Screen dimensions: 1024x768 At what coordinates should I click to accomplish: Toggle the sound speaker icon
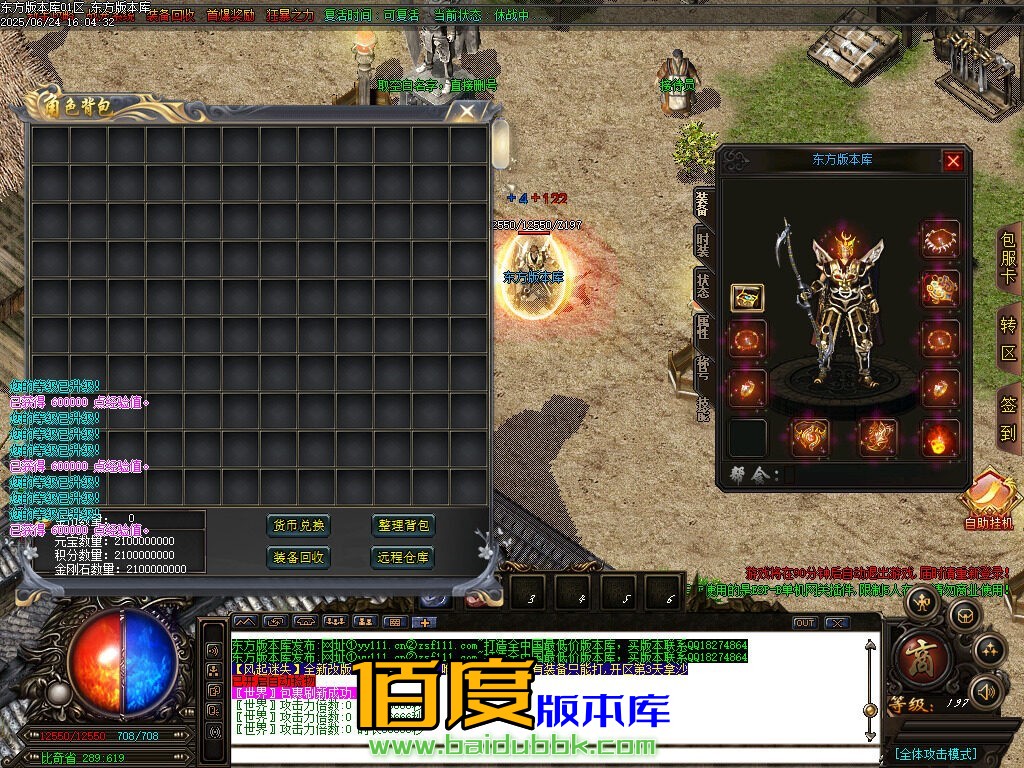pyautogui.click(x=987, y=690)
